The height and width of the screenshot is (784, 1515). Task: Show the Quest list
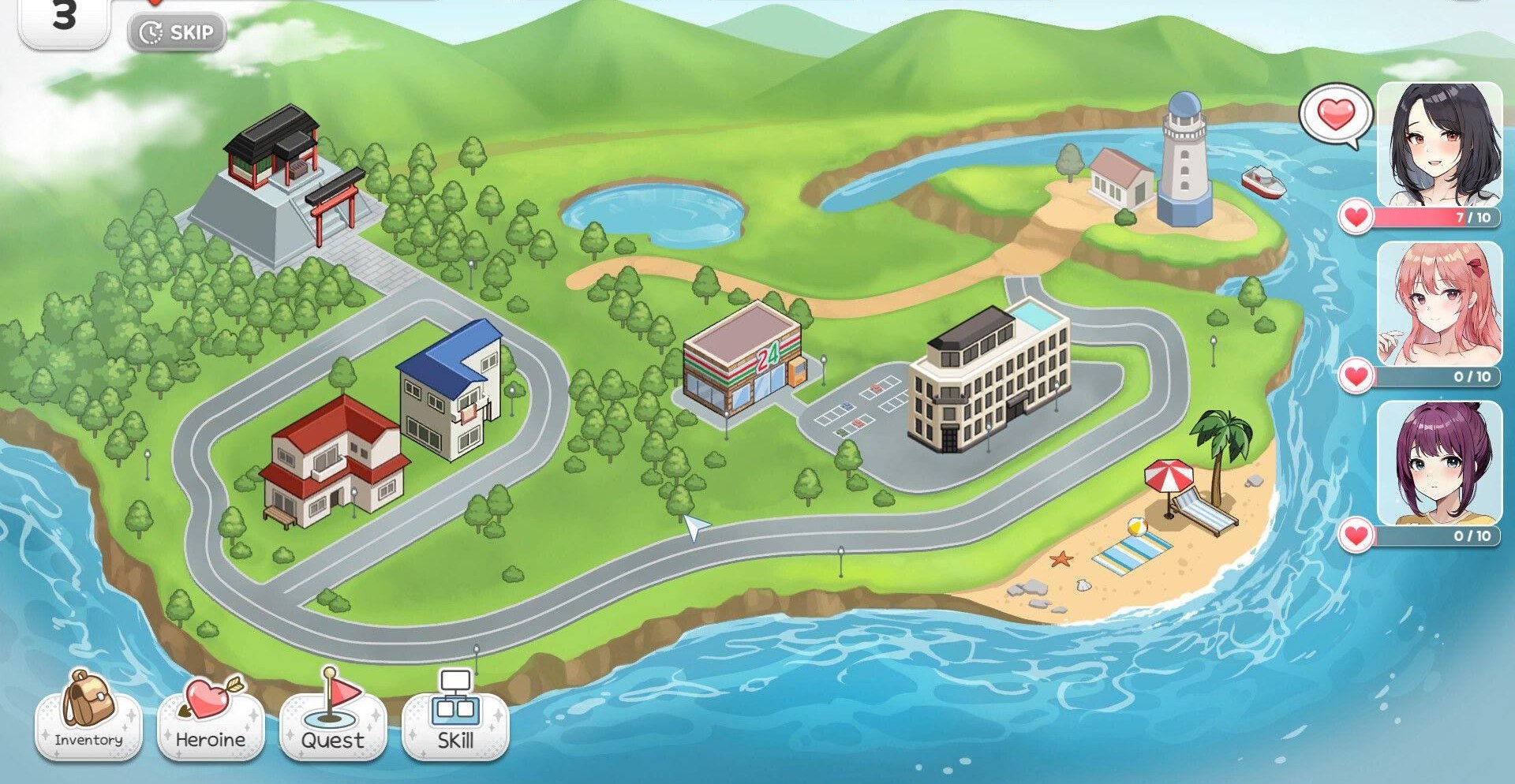(x=333, y=719)
